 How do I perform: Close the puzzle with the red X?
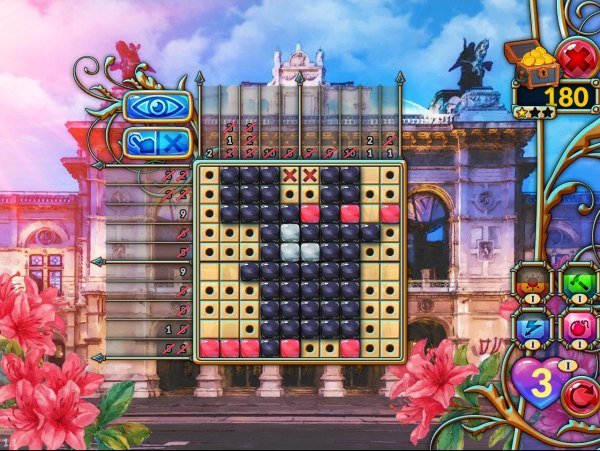coord(576,60)
